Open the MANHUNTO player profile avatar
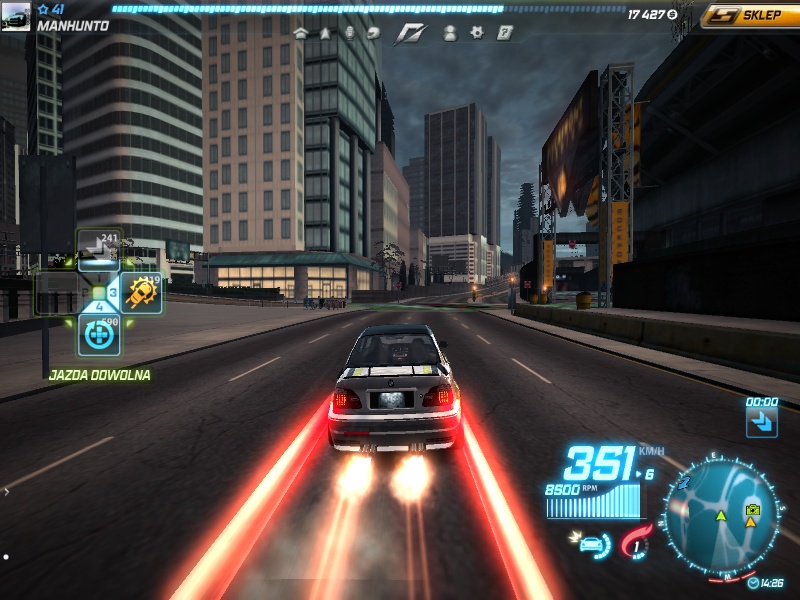This screenshot has width=800, height=600. (x=16, y=16)
